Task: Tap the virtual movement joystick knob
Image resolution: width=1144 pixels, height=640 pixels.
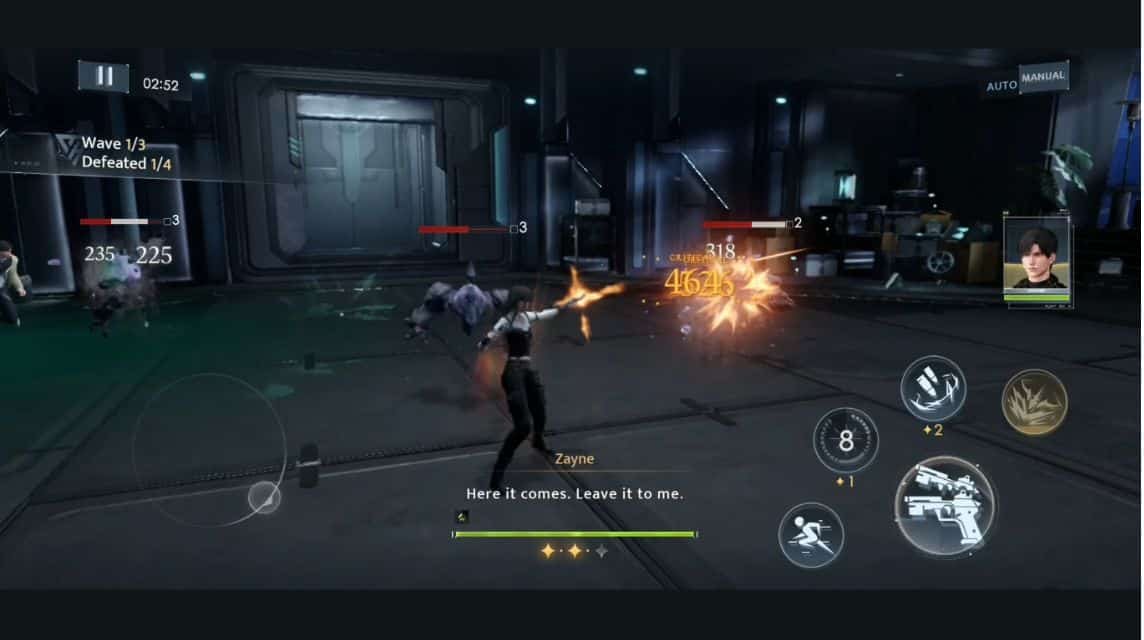Action: pyautogui.click(x=264, y=497)
